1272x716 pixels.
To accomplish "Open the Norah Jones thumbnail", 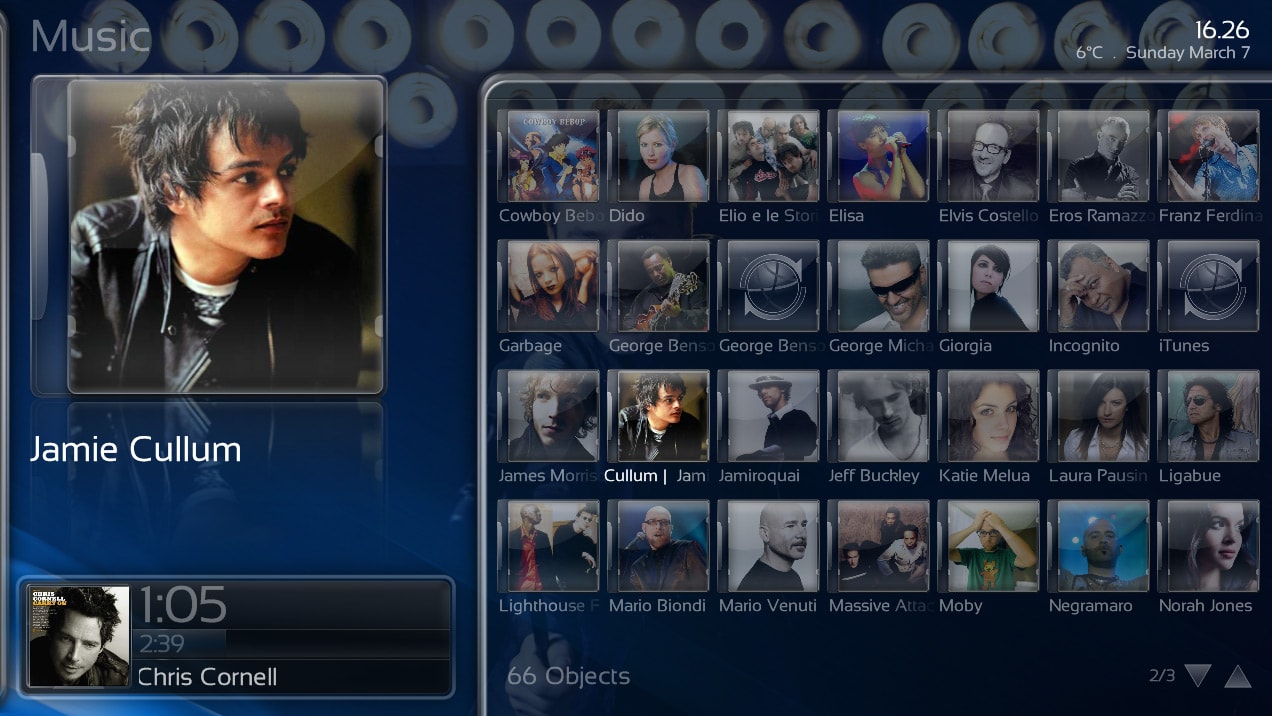I will click(1208, 546).
